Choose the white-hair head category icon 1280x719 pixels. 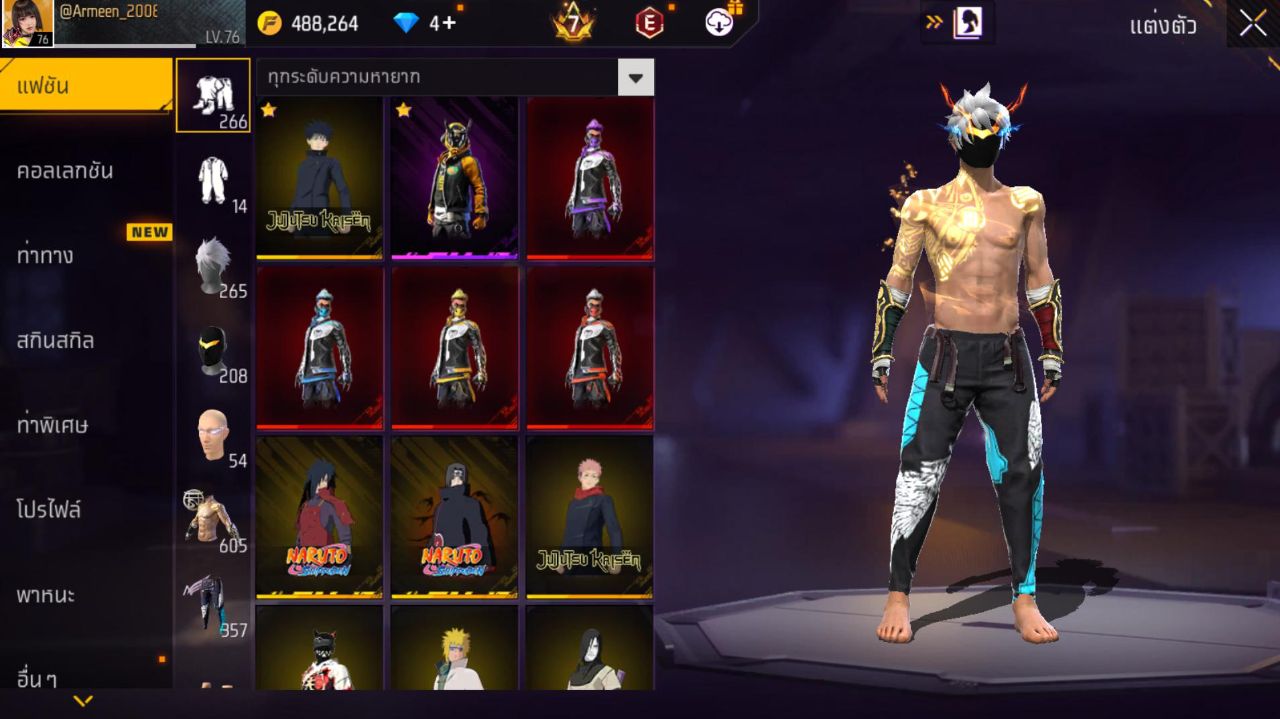[x=213, y=265]
